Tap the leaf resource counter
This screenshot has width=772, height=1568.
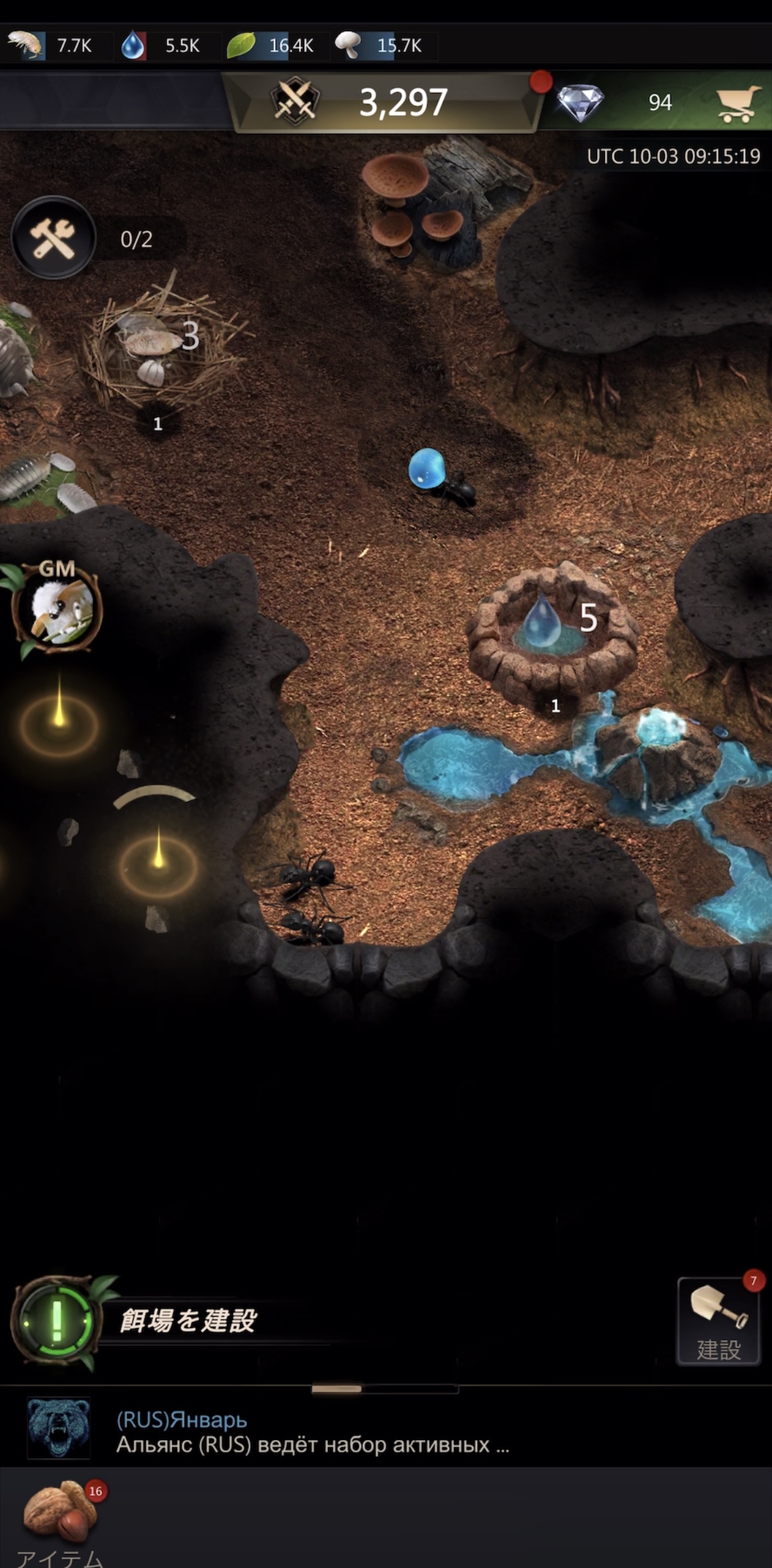click(x=271, y=46)
